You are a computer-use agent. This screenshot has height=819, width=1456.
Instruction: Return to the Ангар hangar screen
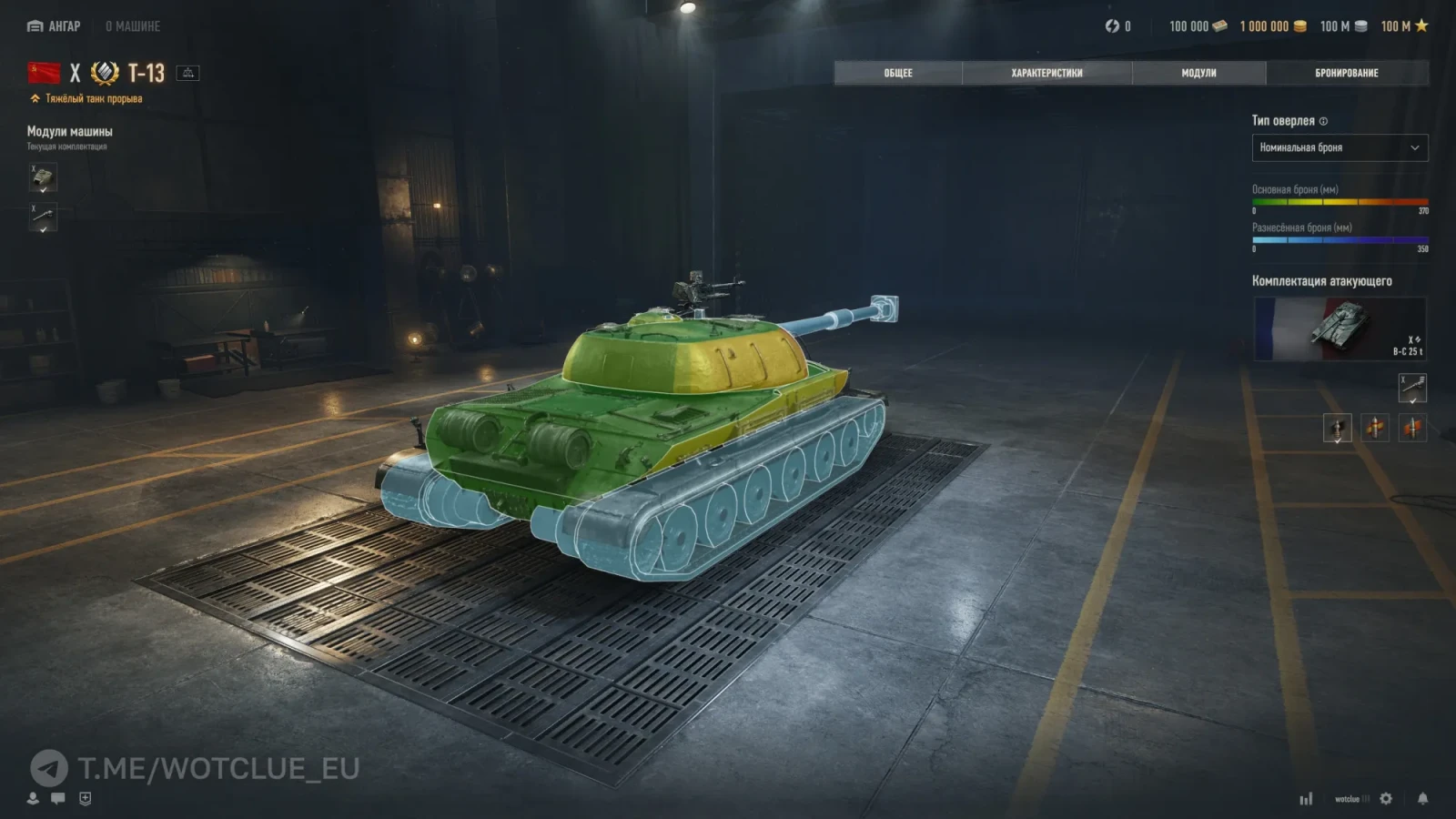[55, 26]
